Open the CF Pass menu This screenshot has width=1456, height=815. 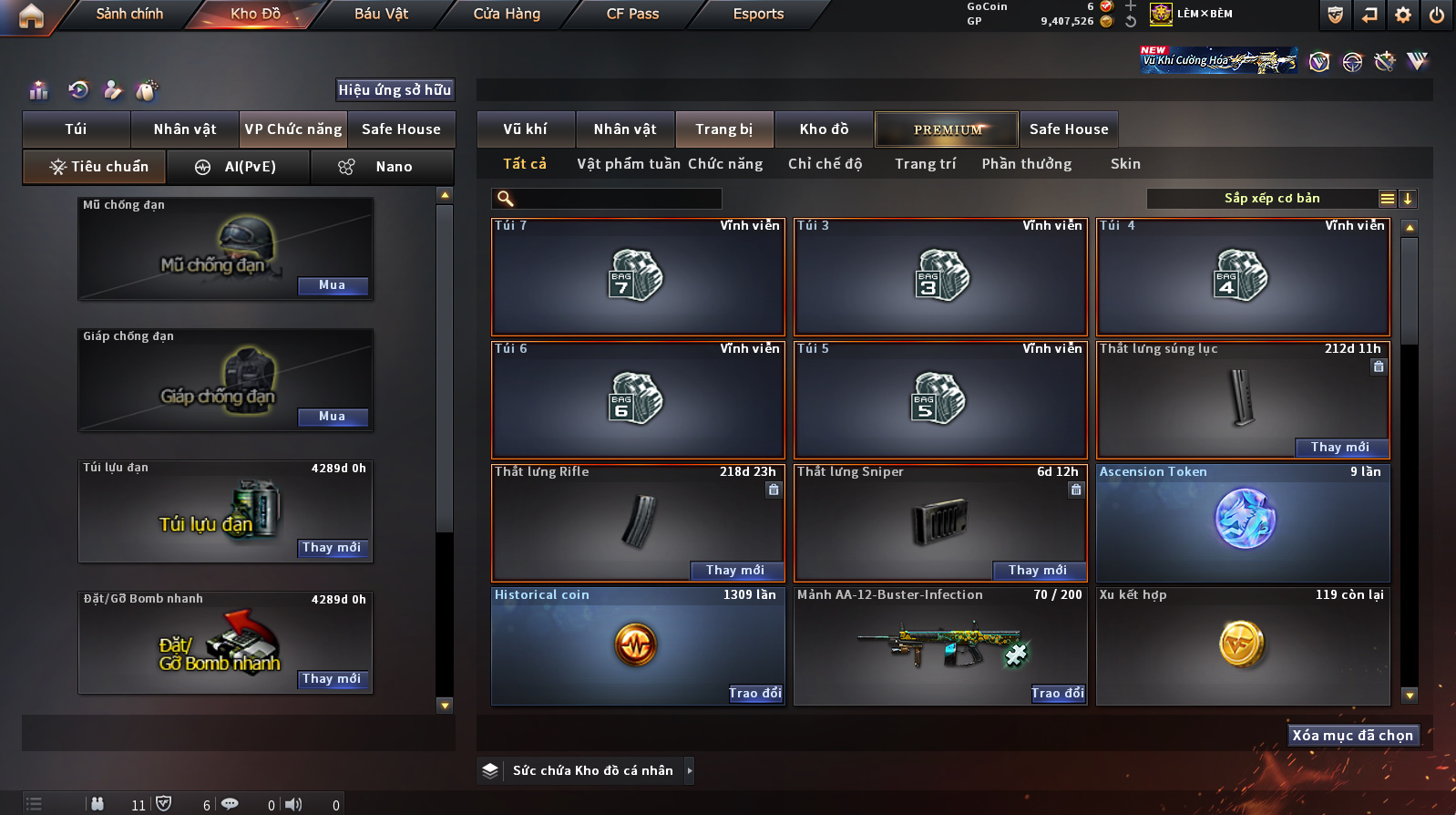pyautogui.click(x=632, y=14)
